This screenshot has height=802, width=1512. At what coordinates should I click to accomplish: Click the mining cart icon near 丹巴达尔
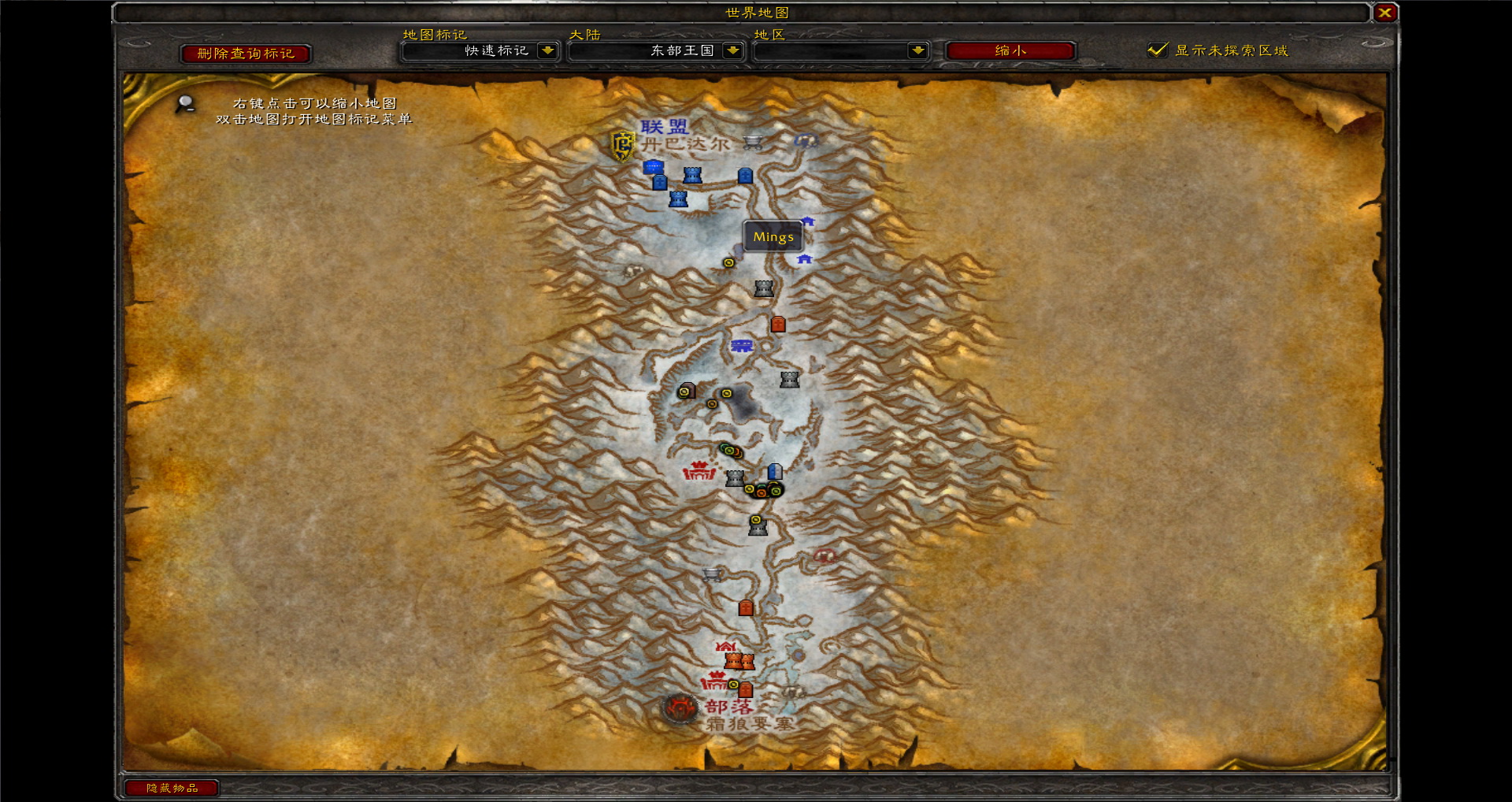pos(752,143)
